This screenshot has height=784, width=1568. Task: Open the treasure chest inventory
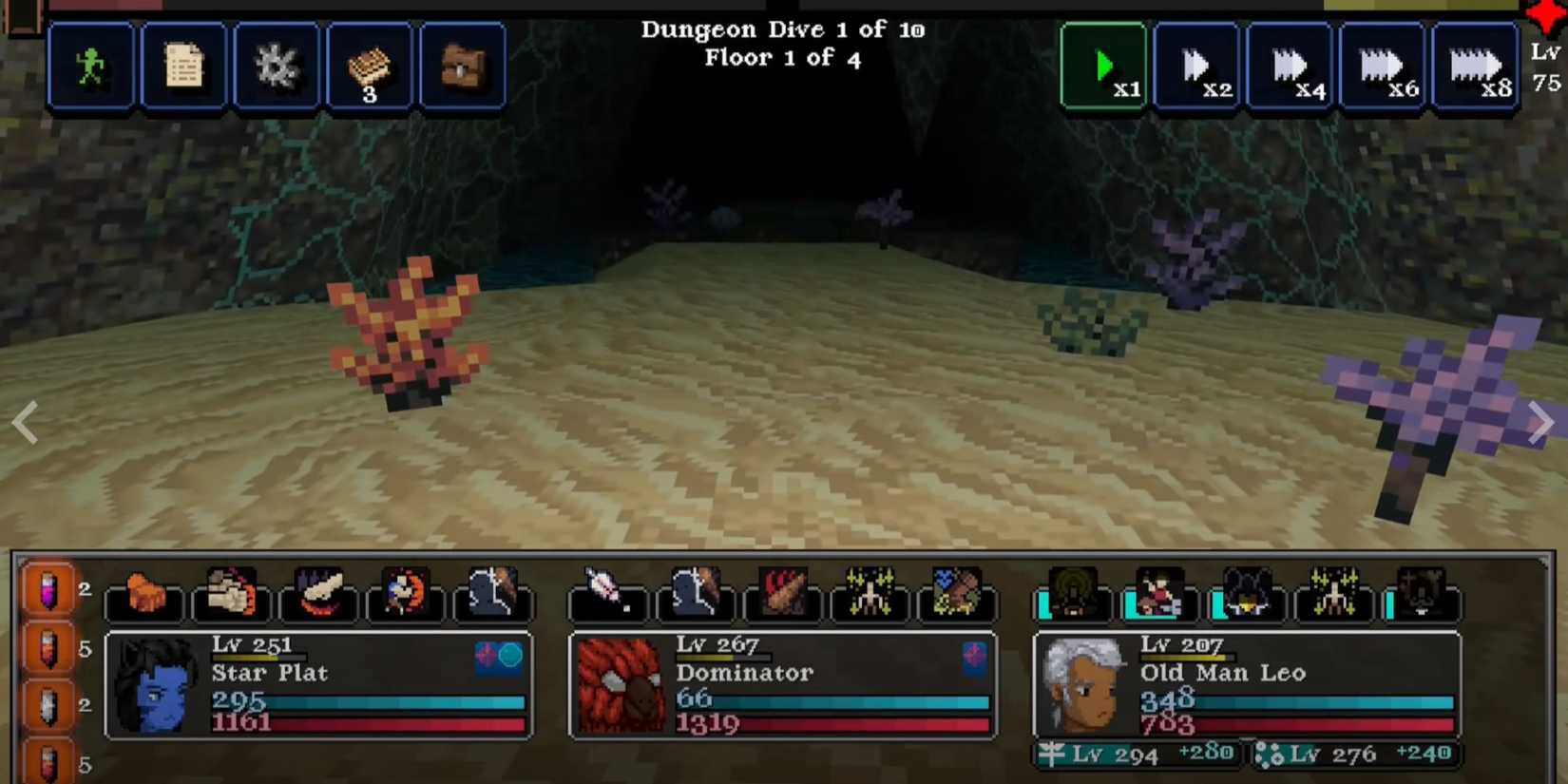(x=463, y=67)
